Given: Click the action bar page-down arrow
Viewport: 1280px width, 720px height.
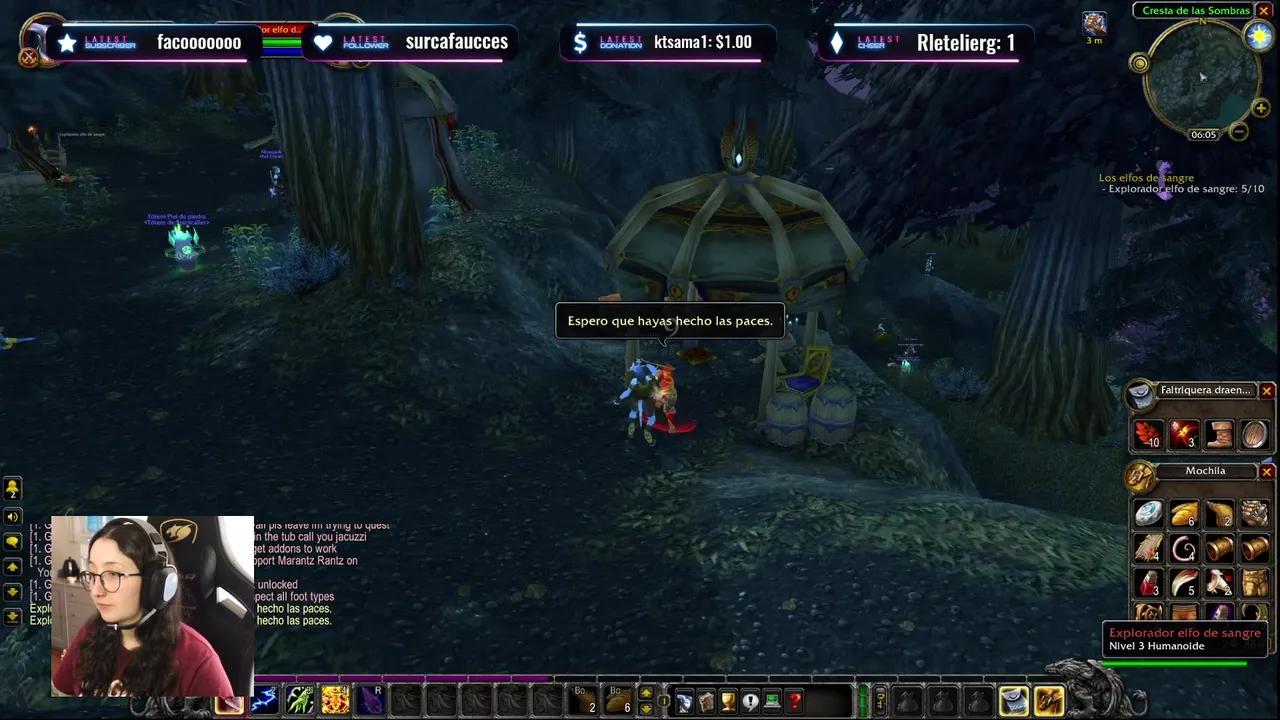Looking at the screenshot, I should point(646,710).
